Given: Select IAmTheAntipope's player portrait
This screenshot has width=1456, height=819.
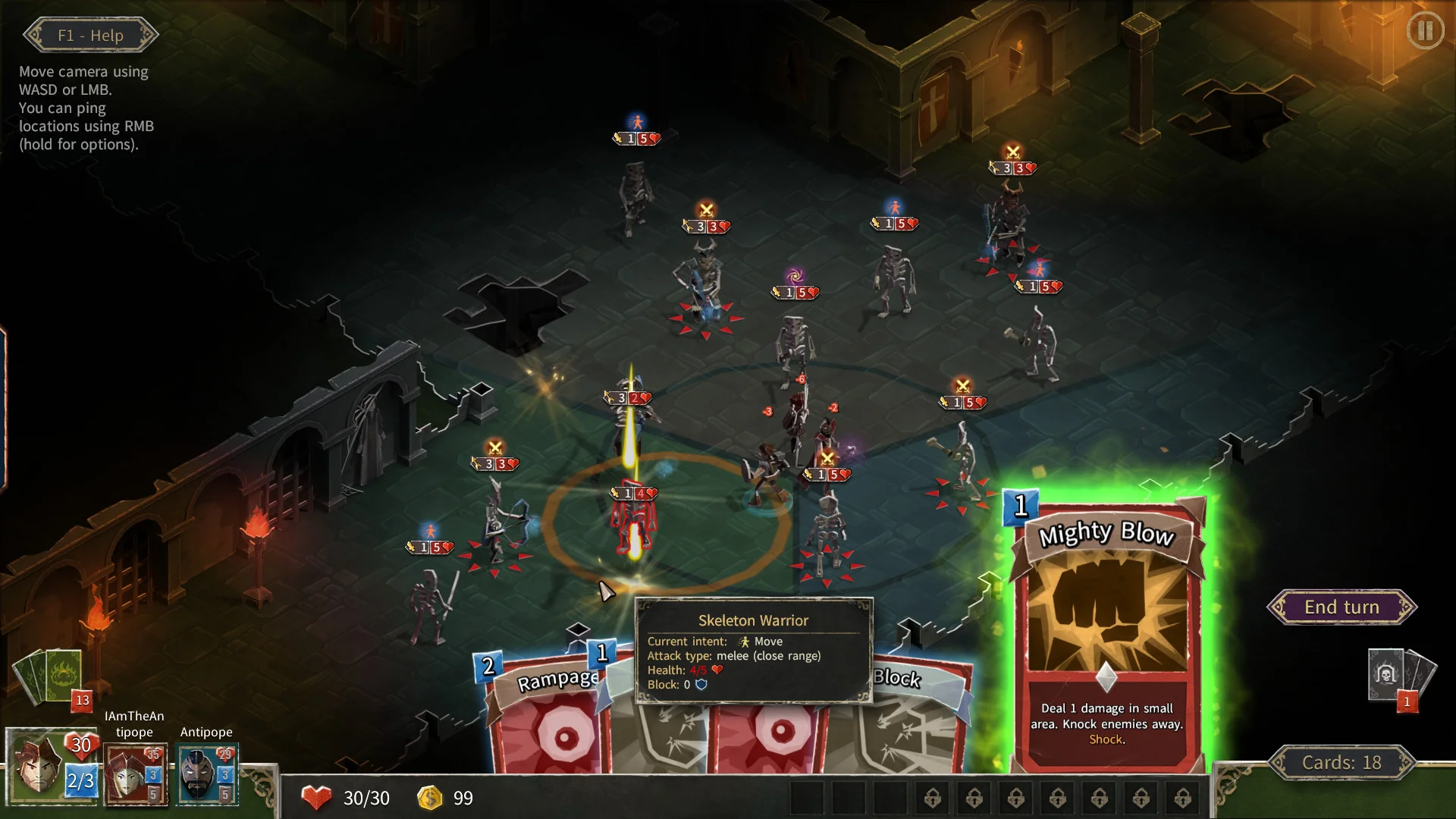Looking at the screenshot, I should coord(134,775).
